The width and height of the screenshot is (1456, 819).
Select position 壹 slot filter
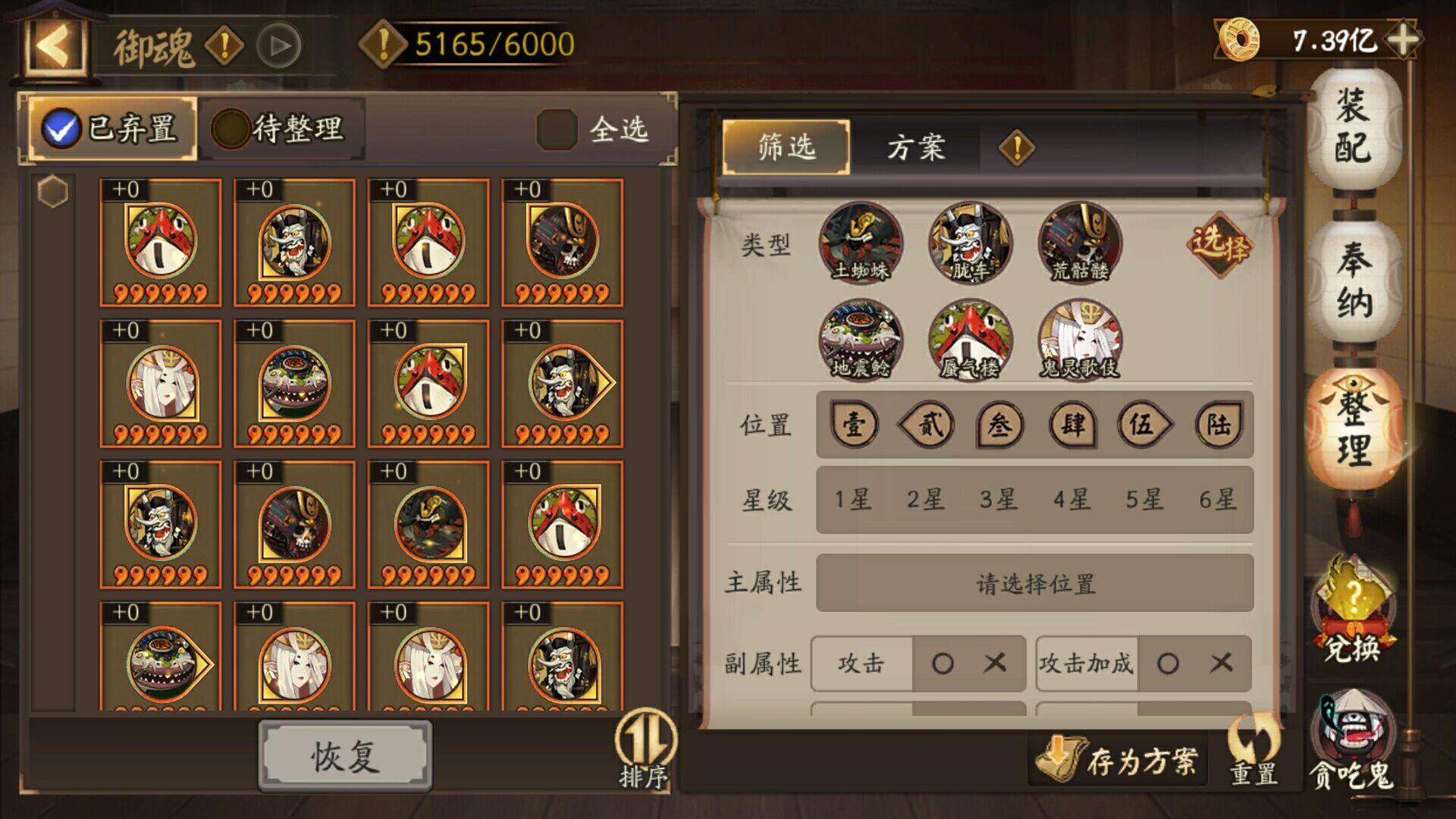855,425
